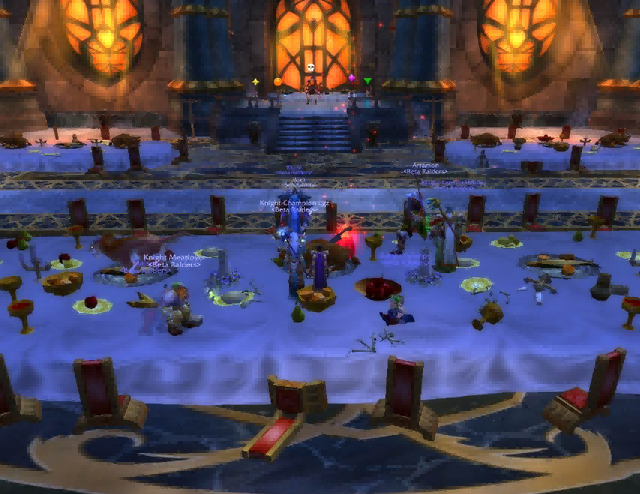Click the yellow star raid marker
The image size is (640, 494).
(255, 81)
